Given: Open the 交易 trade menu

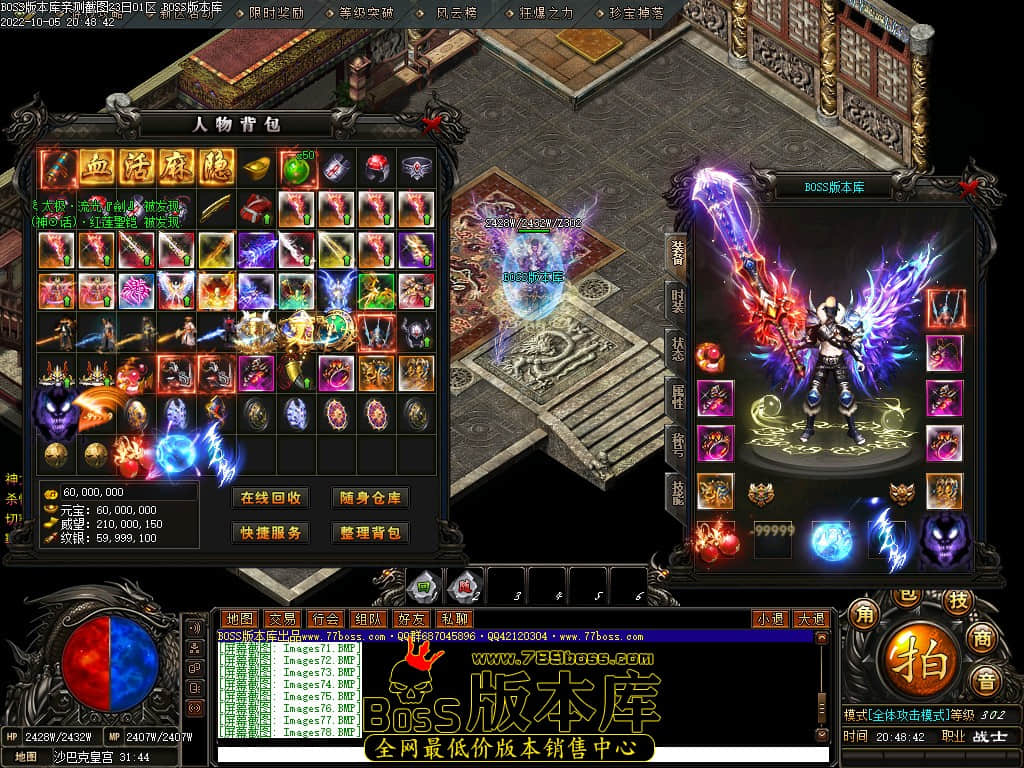Looking at the screenshot, I should 282,619.
